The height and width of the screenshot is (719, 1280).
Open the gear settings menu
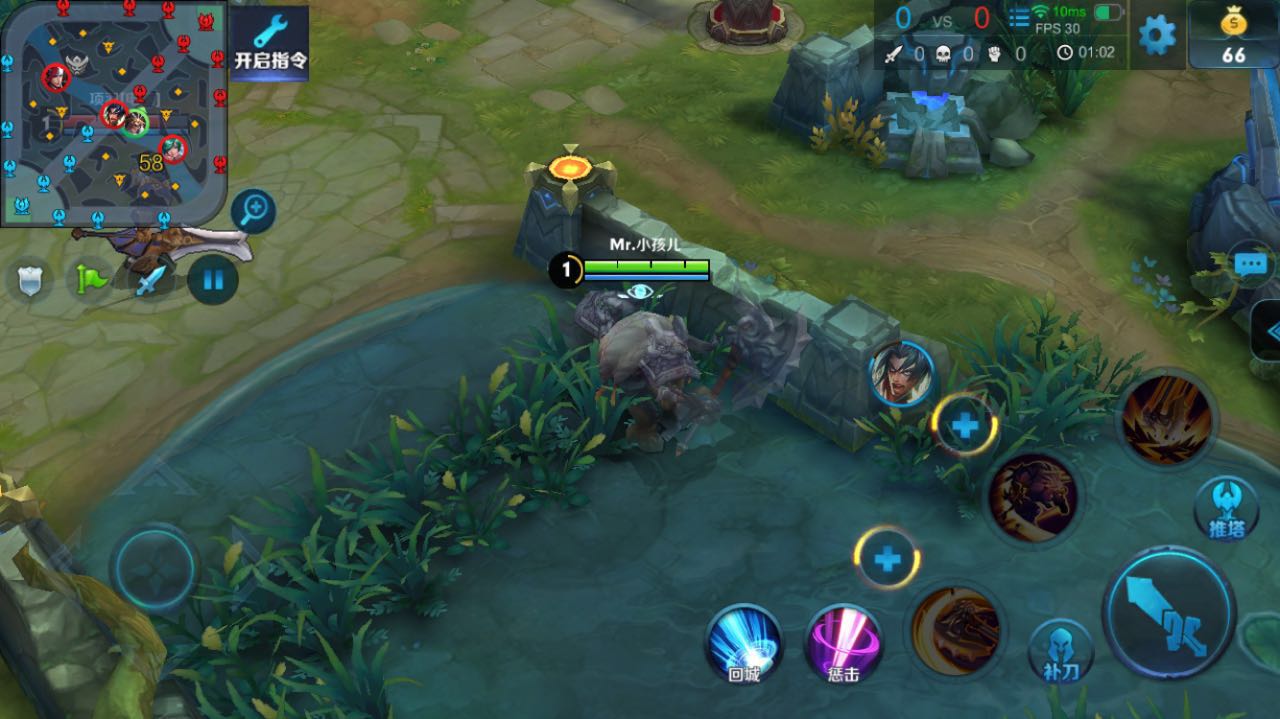pyautogui.click(x=1157, y=36)
